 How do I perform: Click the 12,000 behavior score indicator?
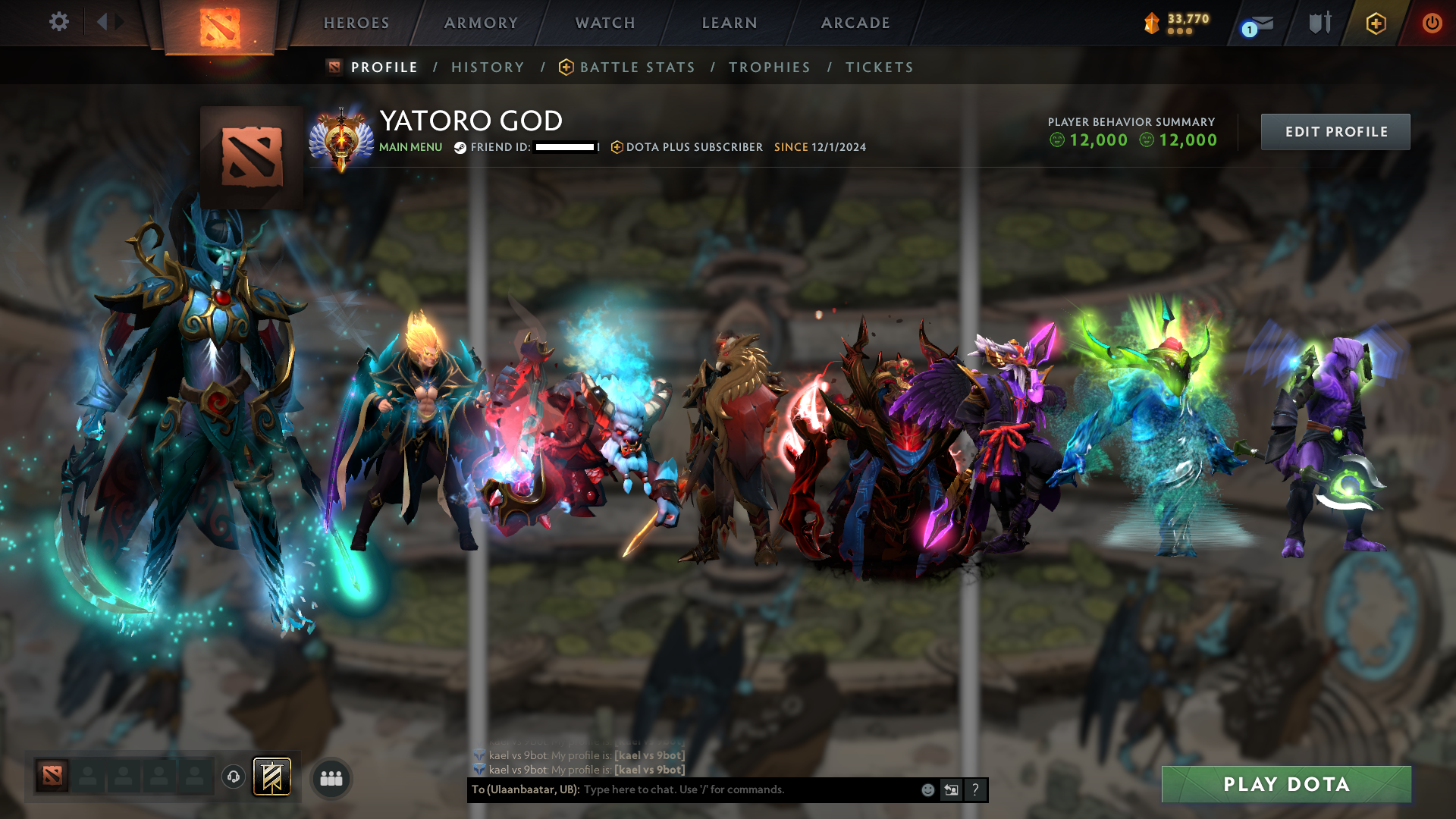(x=1097, y=140)
